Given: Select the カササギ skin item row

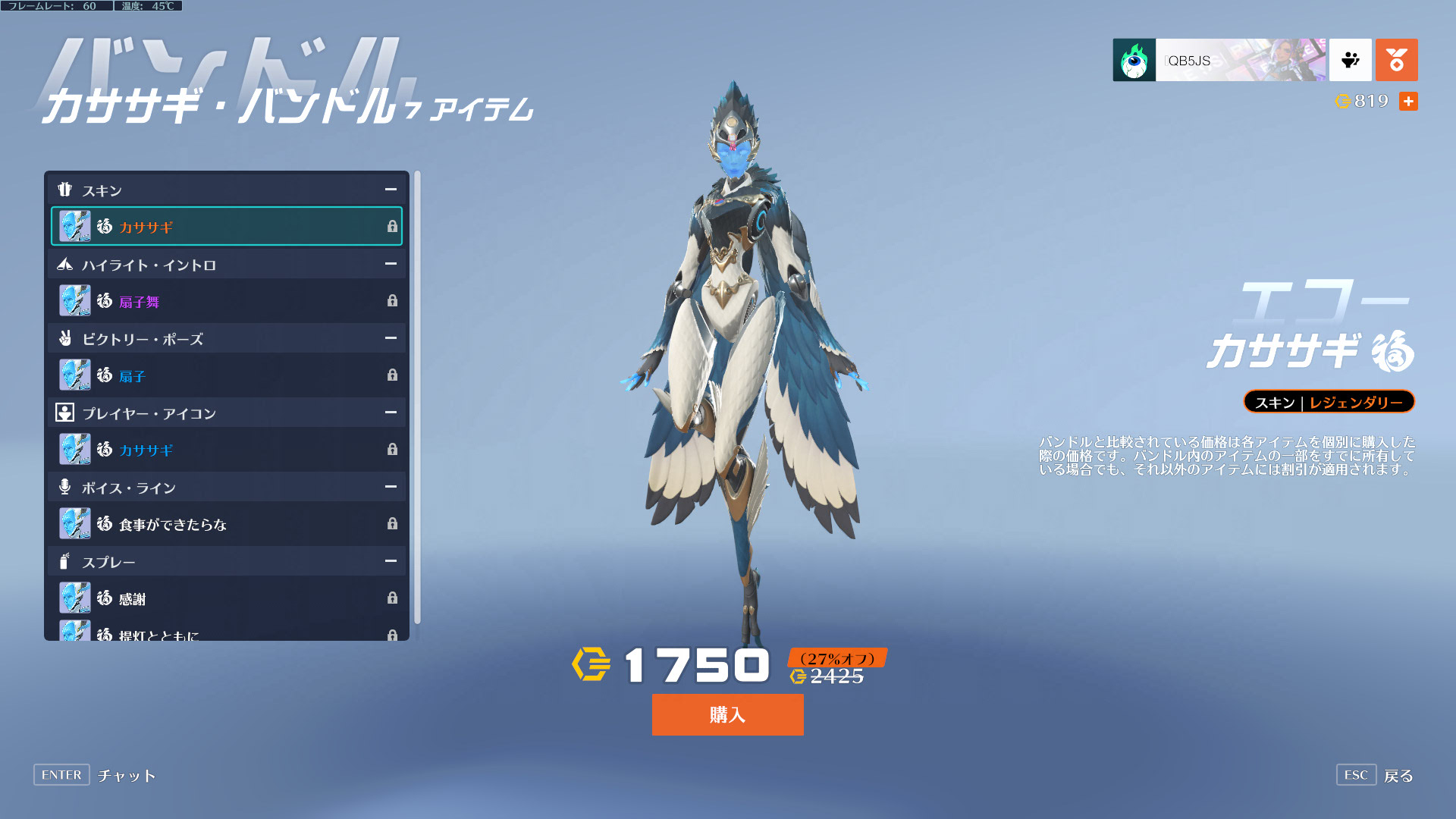Looking at the screenshot, I should pos(226,226).
